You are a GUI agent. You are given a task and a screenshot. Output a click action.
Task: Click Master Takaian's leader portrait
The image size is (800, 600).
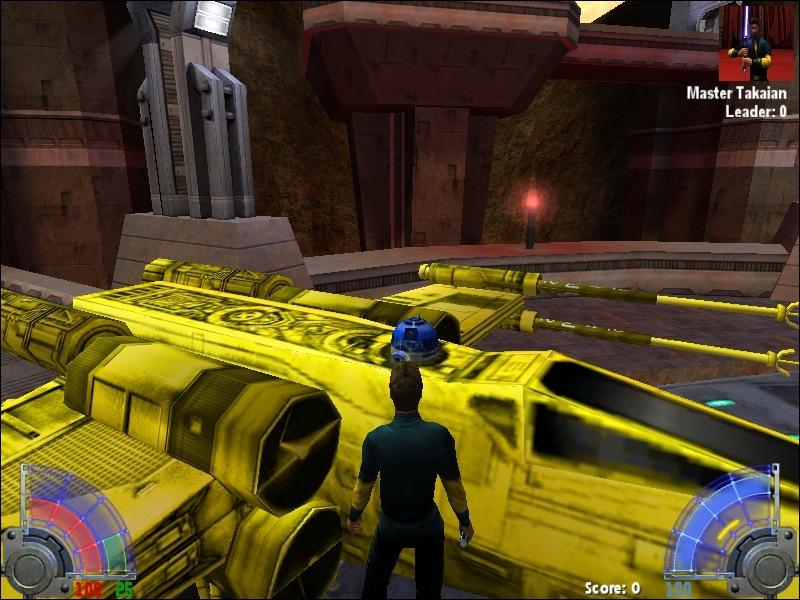[757, 43]
